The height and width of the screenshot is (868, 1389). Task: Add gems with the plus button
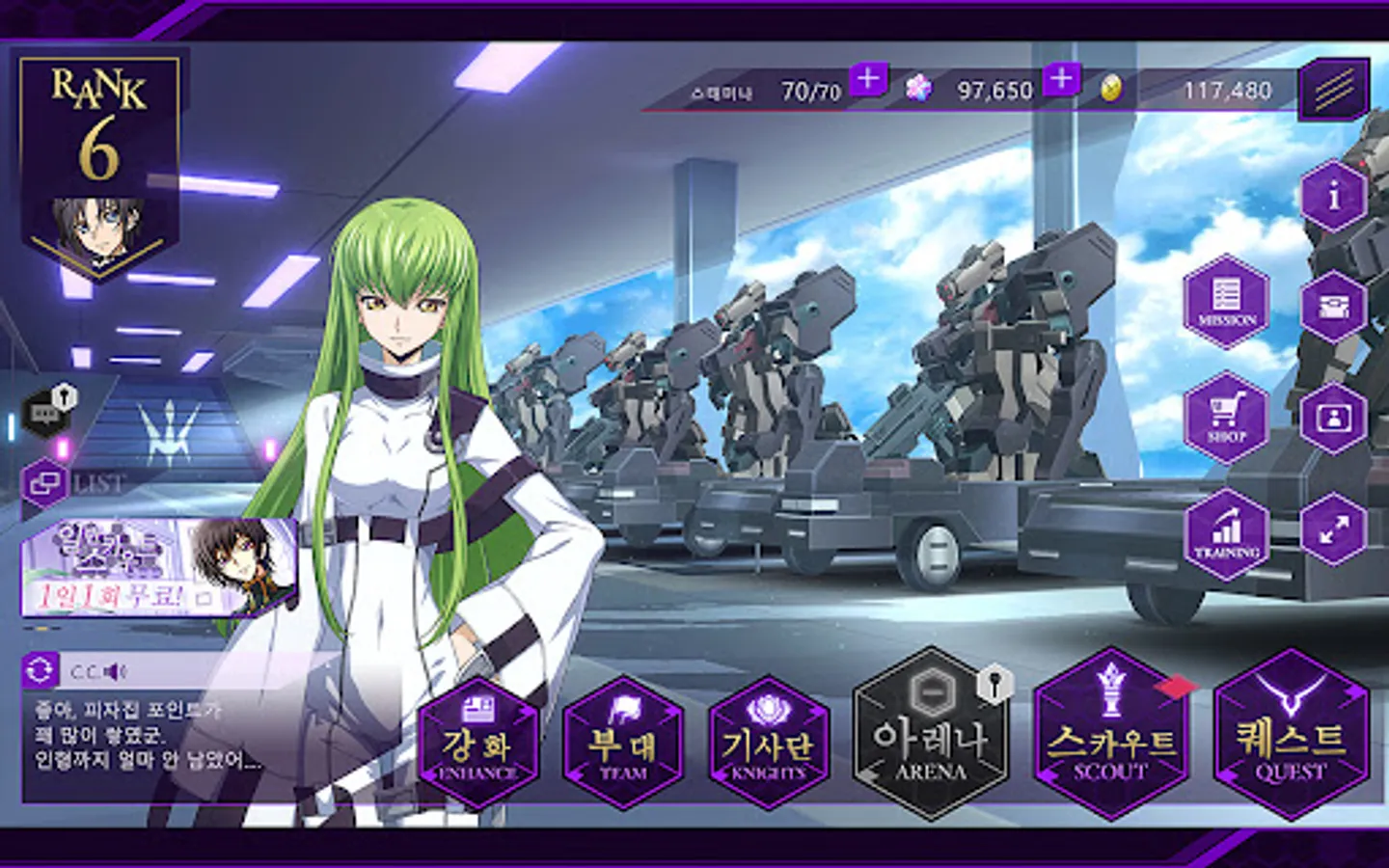click(1061, 79)
